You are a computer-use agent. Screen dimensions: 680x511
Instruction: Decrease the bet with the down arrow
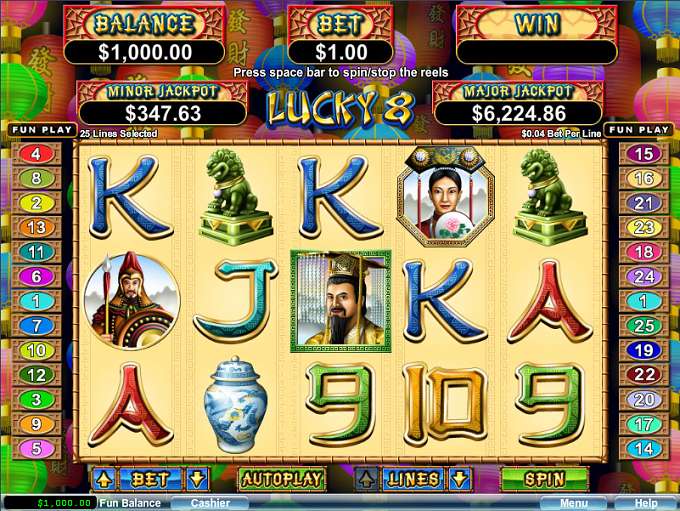[197, 480]
